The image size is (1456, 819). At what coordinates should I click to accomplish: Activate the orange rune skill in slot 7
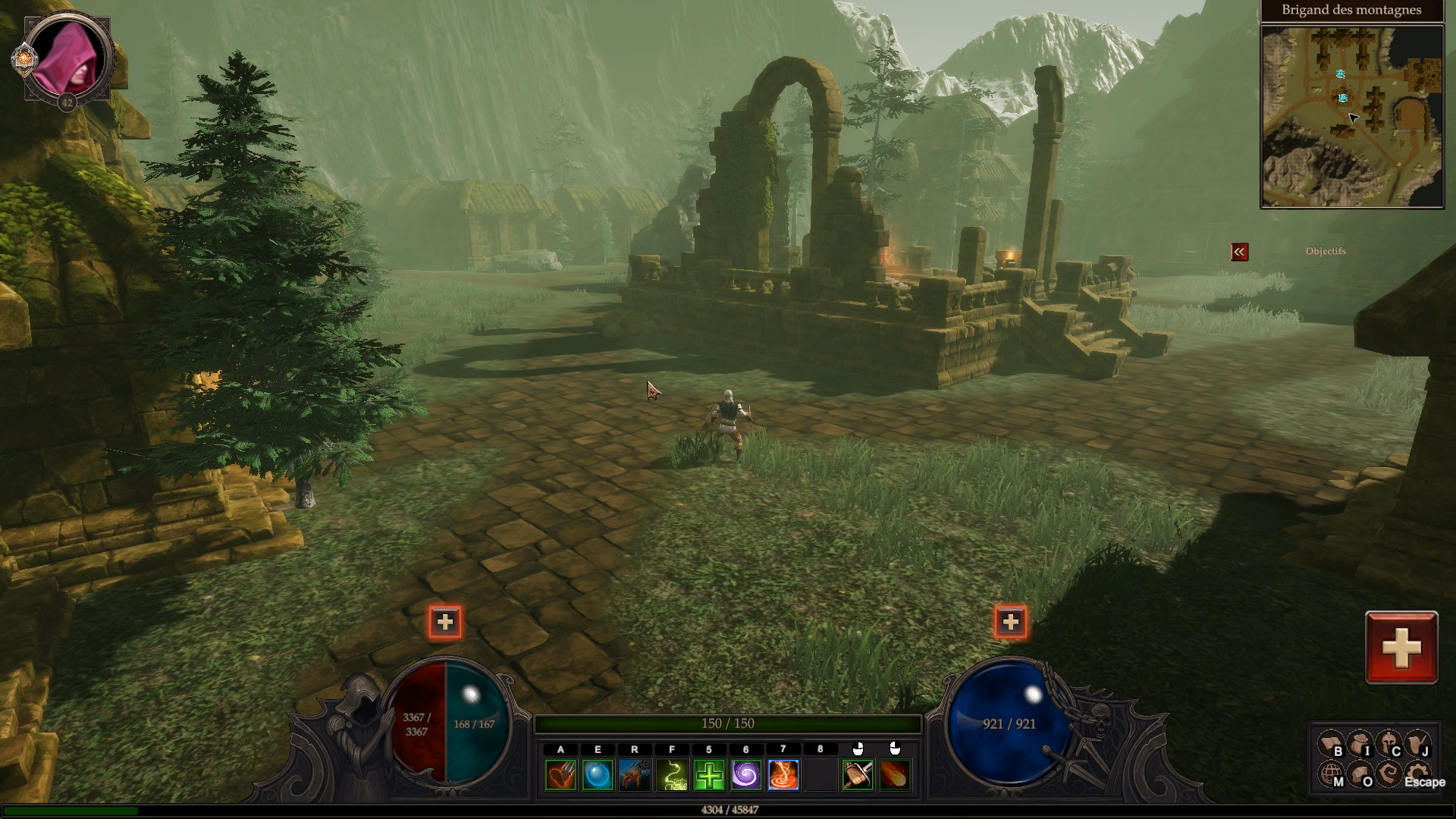(x=783, y=775)
